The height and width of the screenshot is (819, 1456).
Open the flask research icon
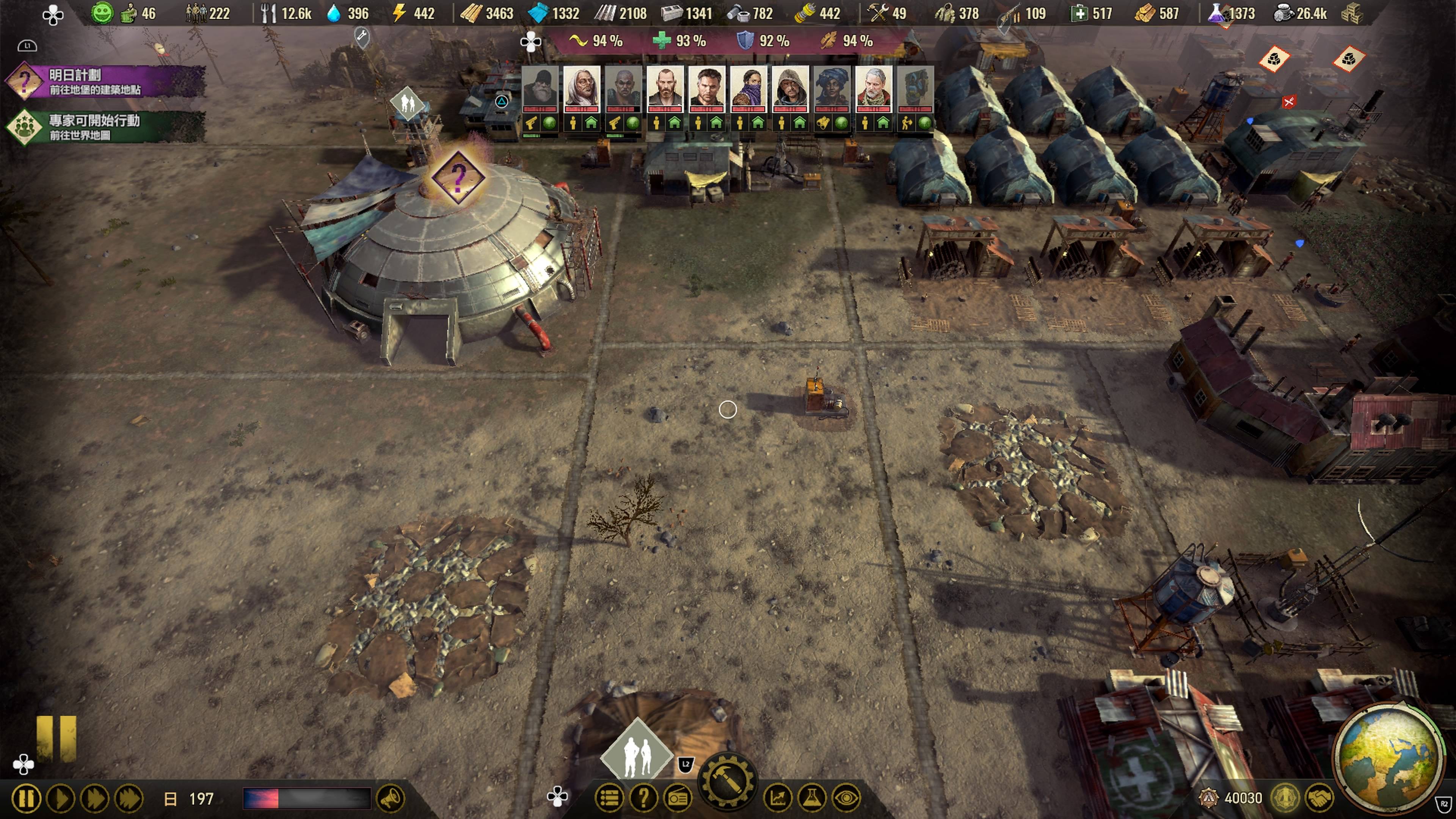(x=812, y=798)
